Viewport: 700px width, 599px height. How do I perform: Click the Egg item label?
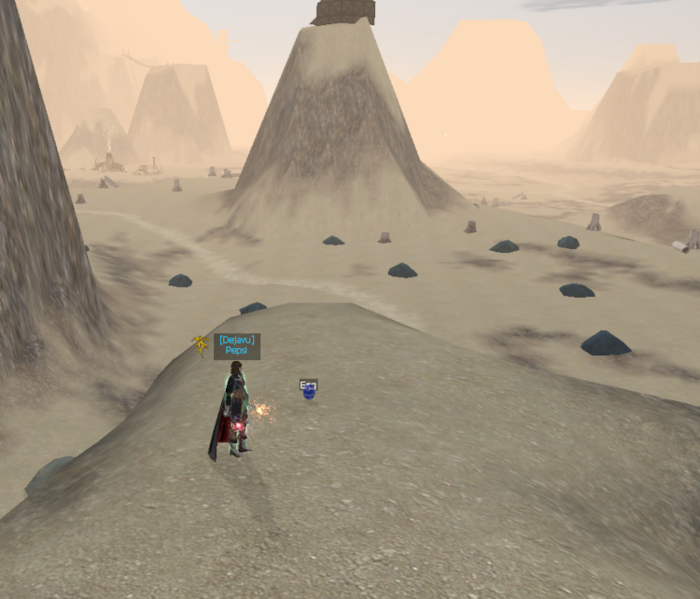point(309,384)
